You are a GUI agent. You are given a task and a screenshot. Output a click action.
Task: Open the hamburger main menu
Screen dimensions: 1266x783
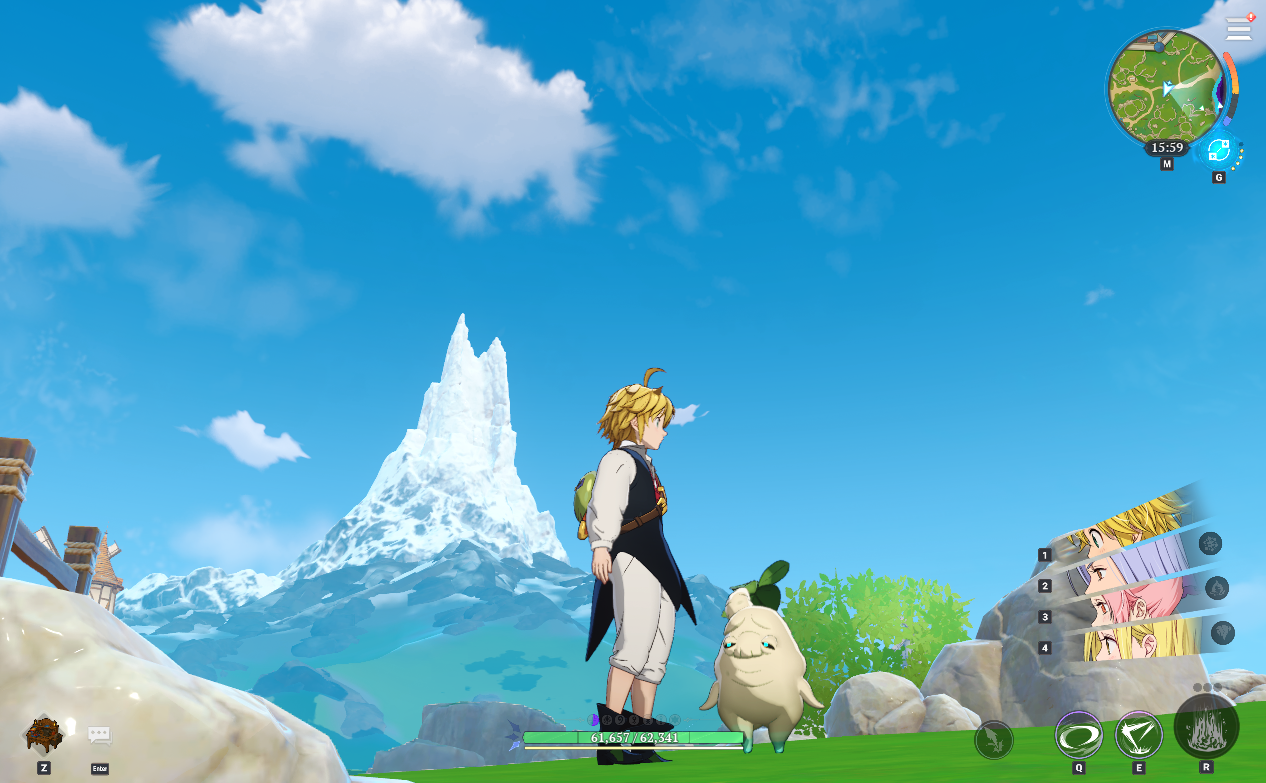[x=1238, y=29]
